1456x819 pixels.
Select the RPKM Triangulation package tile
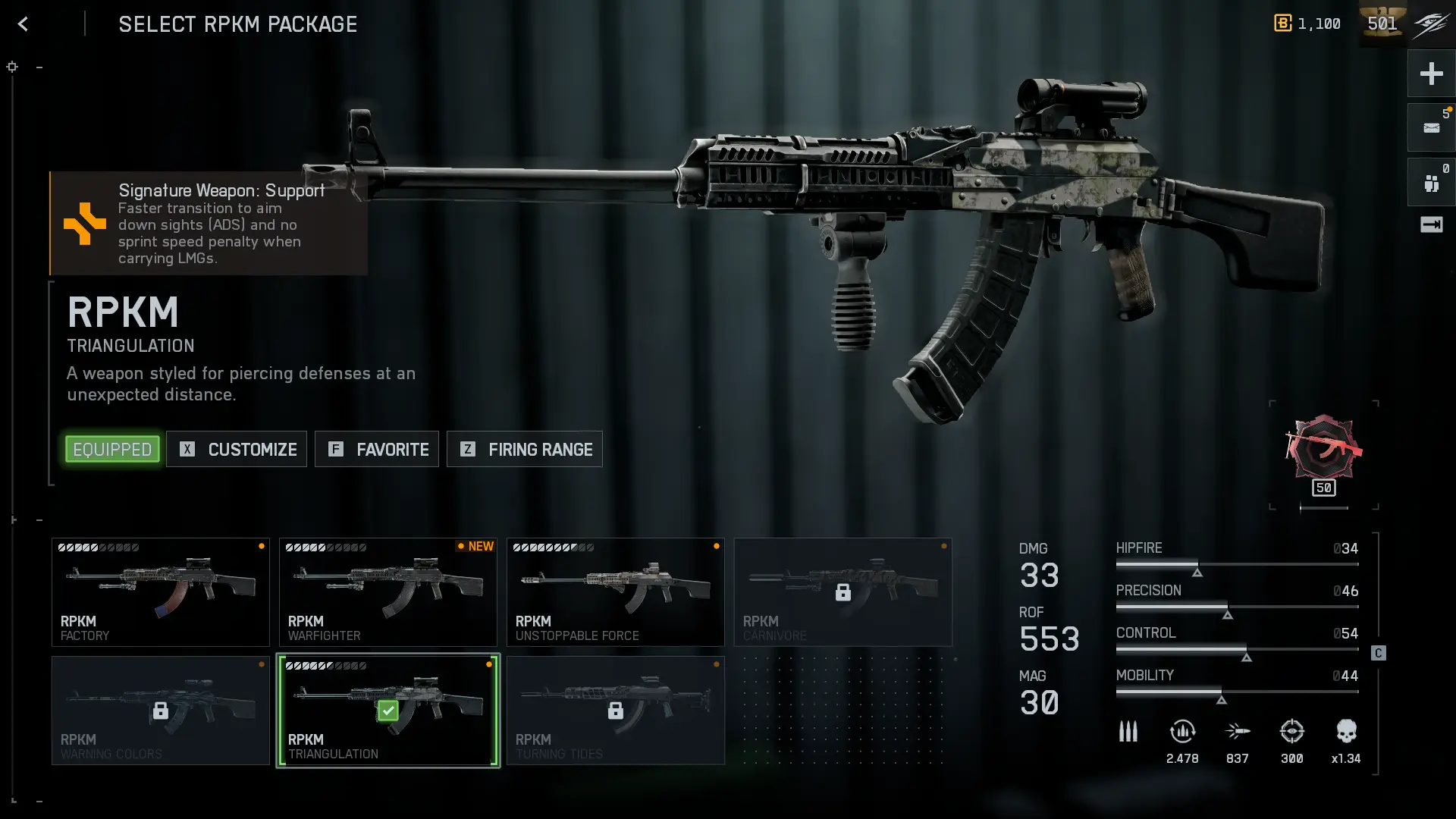[x=388, y=711]
